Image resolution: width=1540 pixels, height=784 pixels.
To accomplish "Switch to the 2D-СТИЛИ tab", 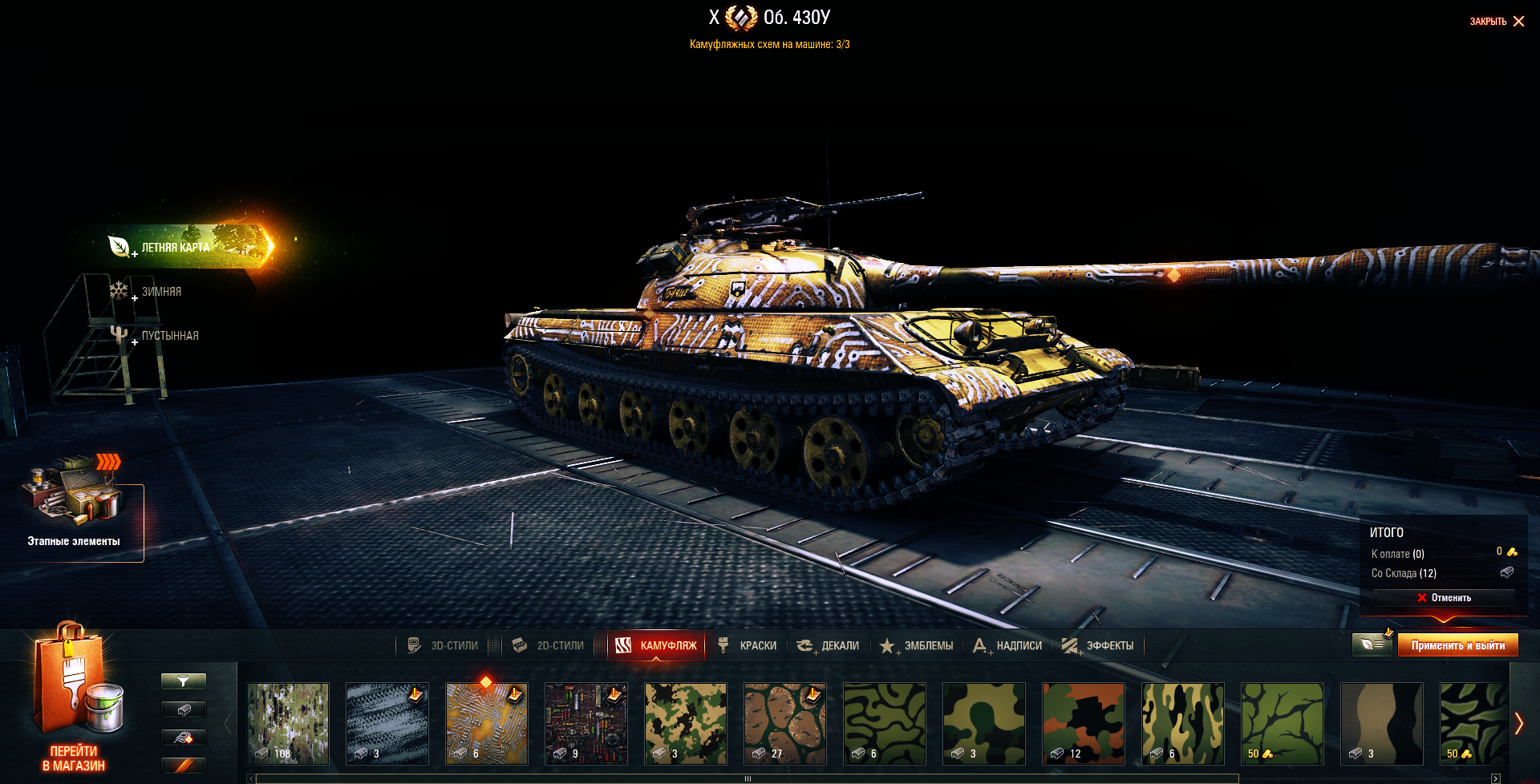I will point(549,645).
